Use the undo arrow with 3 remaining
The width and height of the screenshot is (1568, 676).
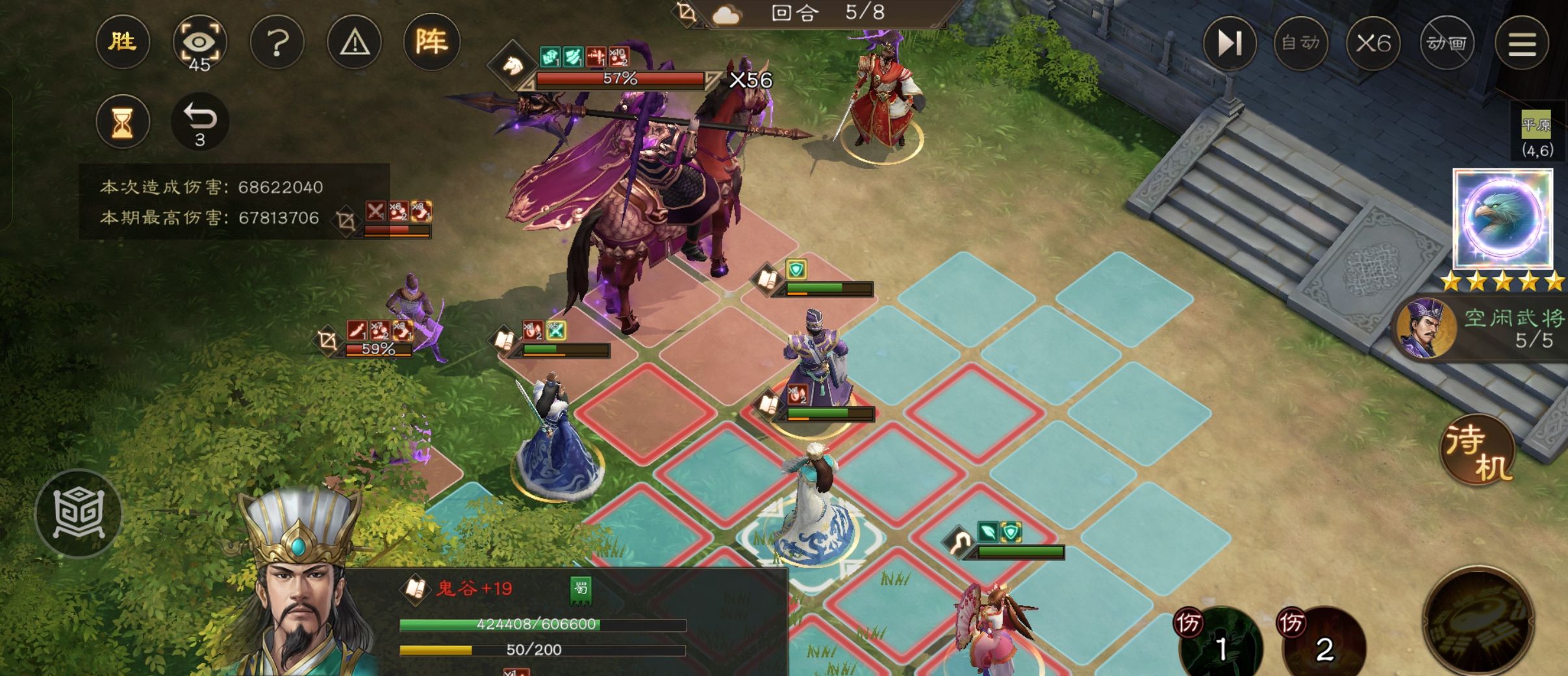tap(199, 122)
